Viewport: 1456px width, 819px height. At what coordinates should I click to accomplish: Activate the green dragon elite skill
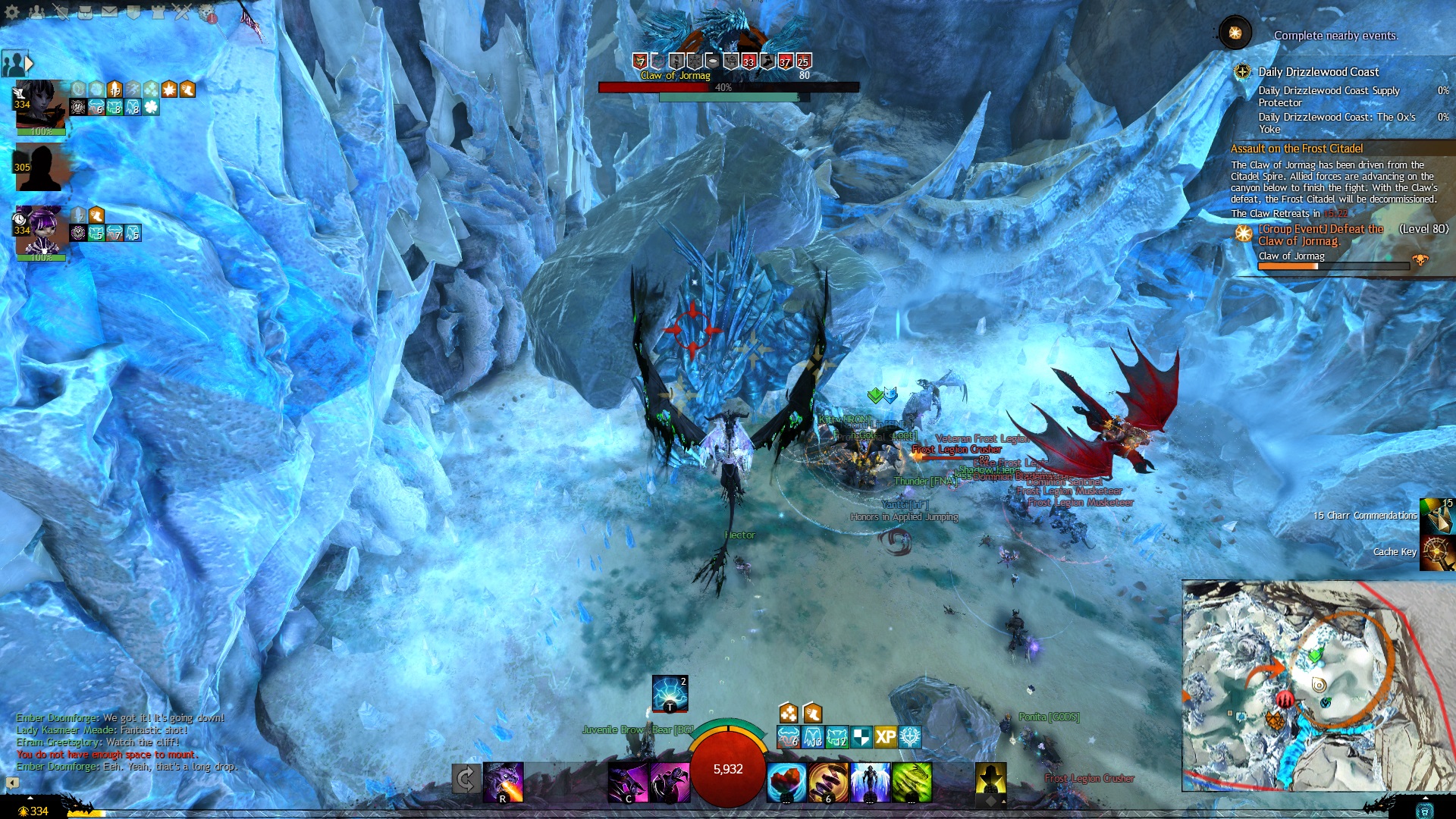pos(912,783)
